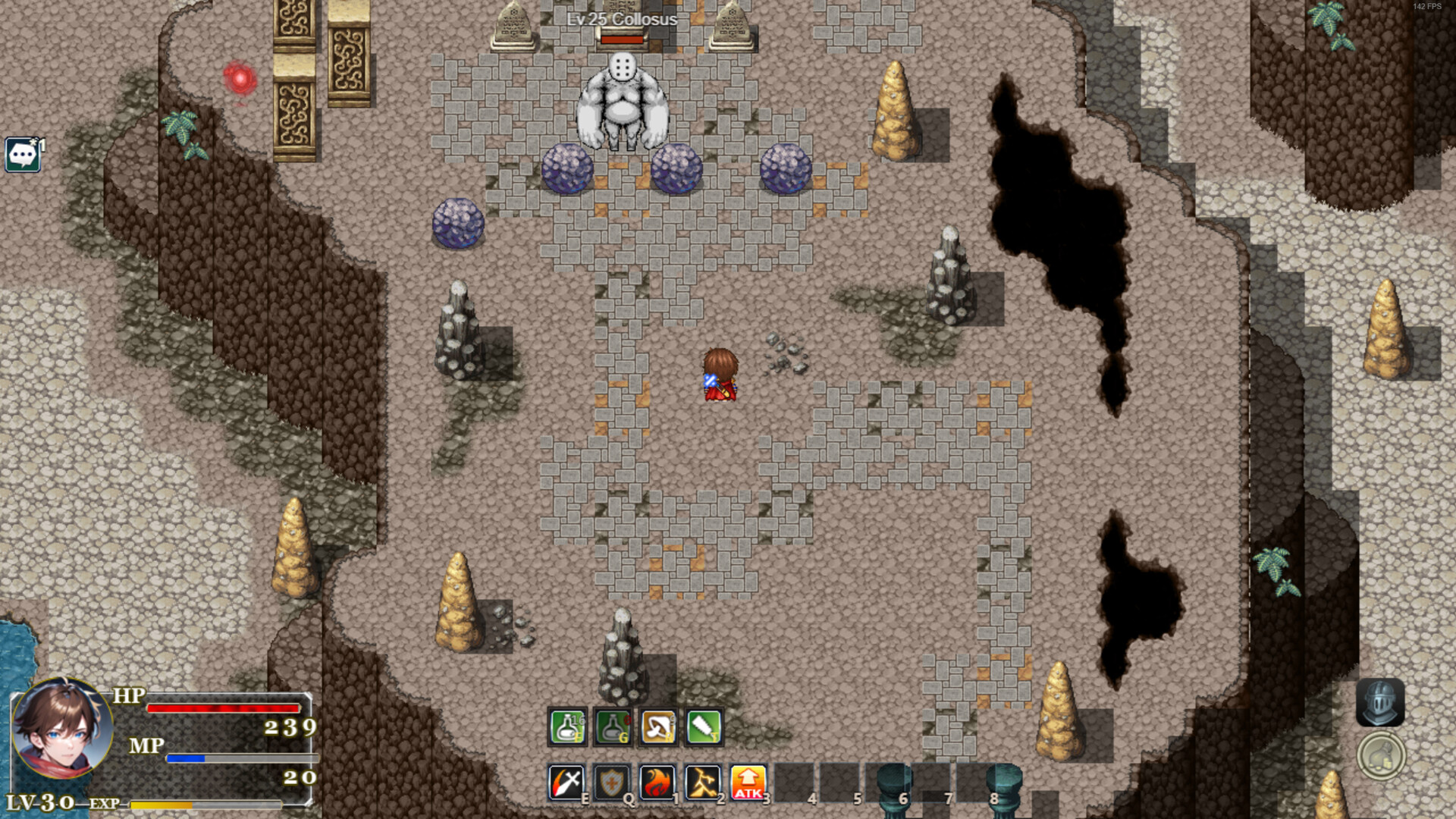
Task: Trigger the shield skill bound to Q
Action: [612, 781]
